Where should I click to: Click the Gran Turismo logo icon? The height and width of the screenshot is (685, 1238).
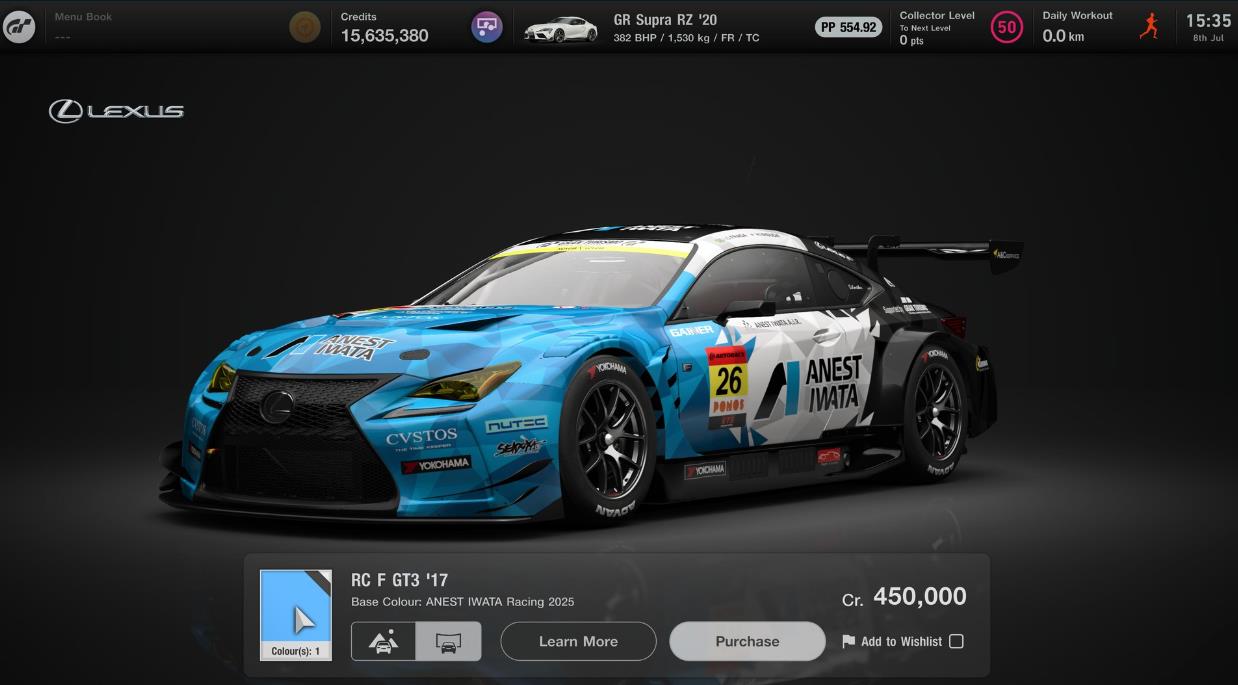[19, 27]
